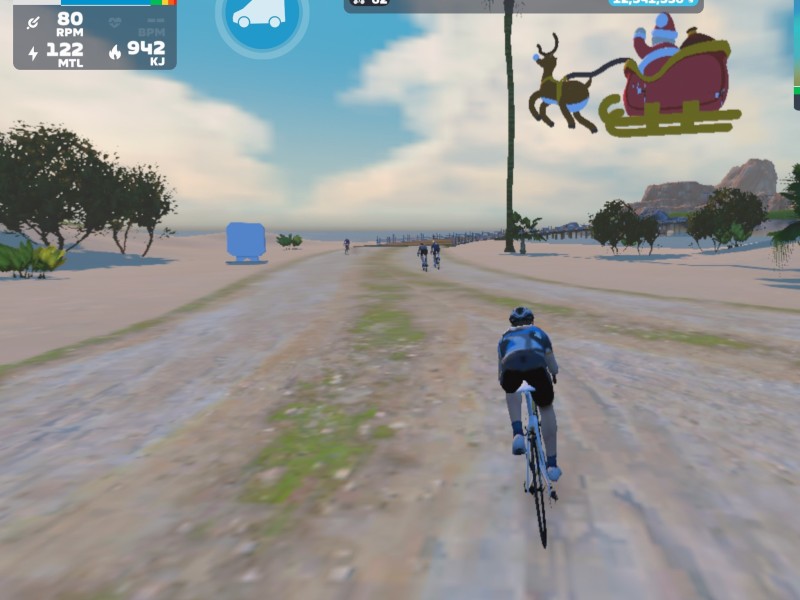Open the rider stats panel showing RPM

click(95, 36)
